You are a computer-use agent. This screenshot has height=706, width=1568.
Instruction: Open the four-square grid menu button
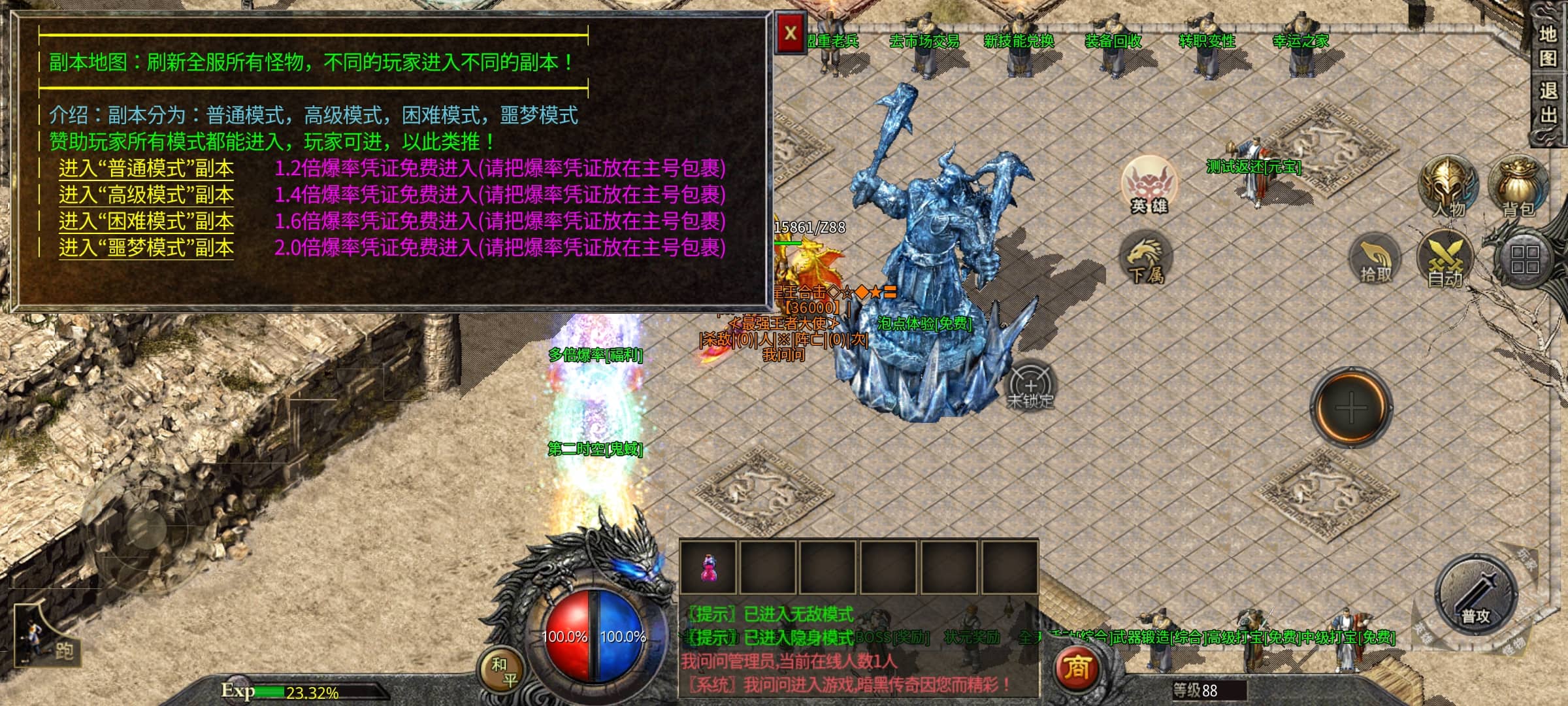(x=1524, y=258)
